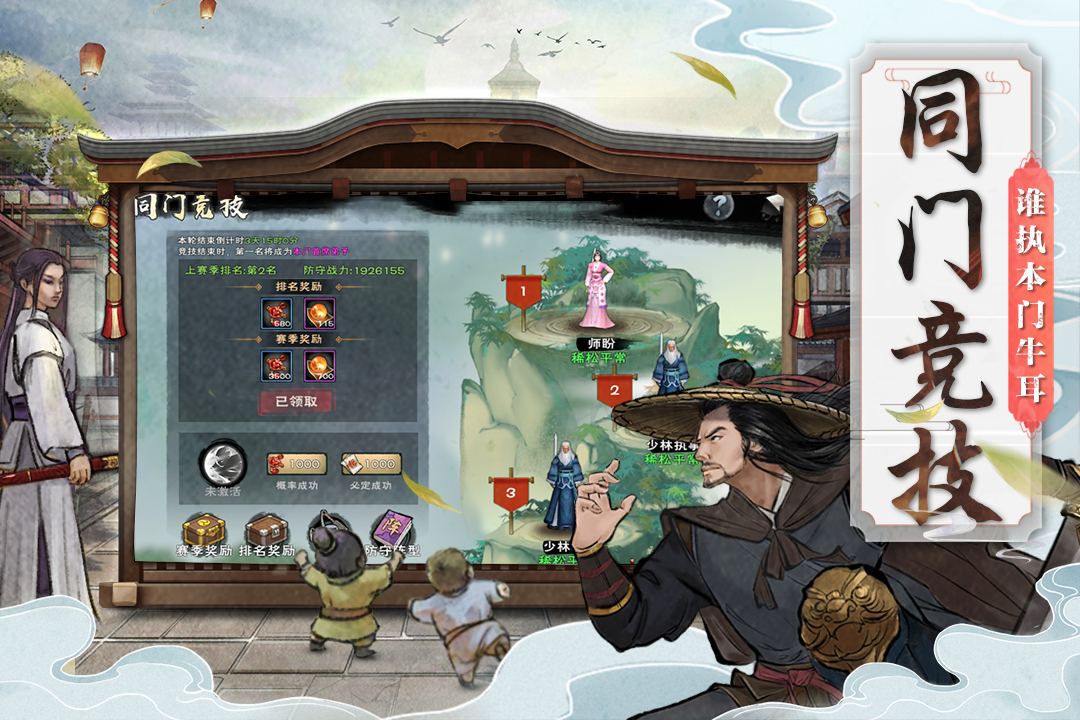Challenge rank 1 opponent 师盼
This screenshot has width=1080, height=720.
599,292
